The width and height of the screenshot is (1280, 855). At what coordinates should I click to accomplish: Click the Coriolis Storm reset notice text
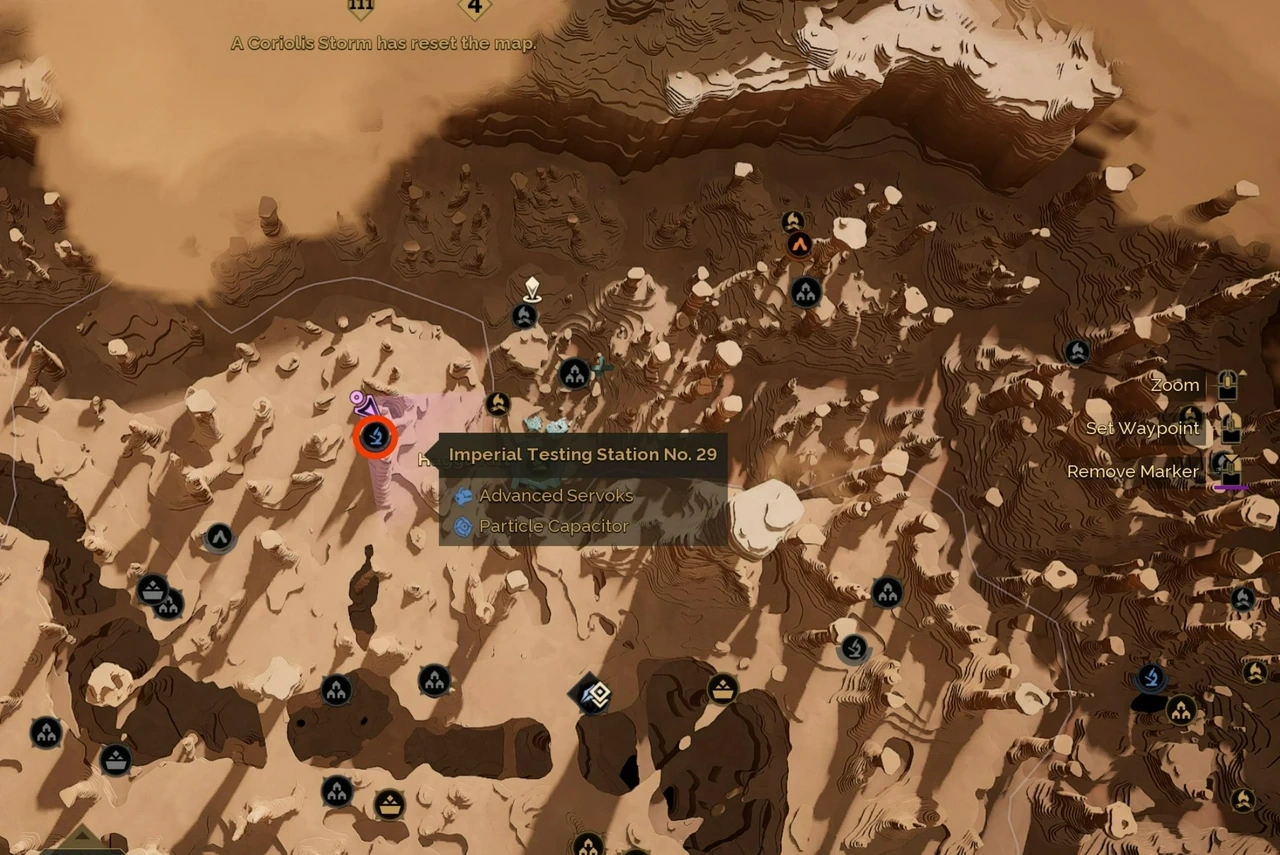384,43
